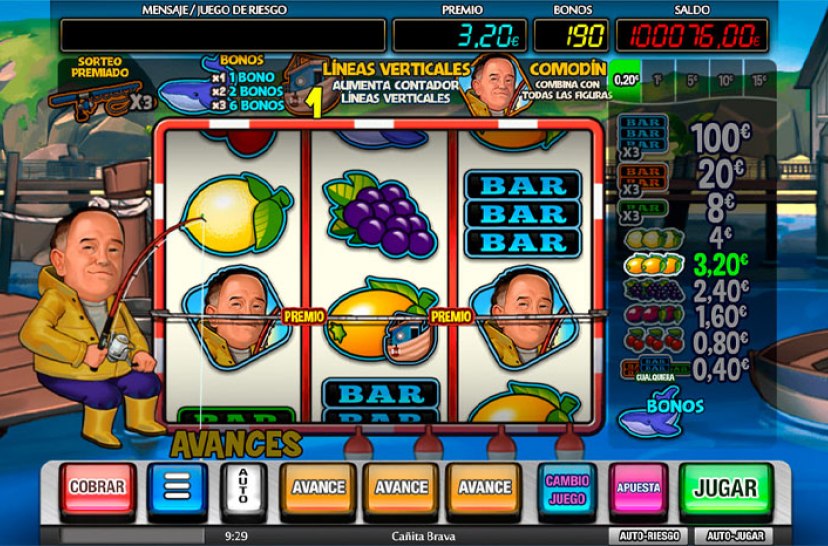Select the 0,20€ bet tab
Viewport: 828px width, 546px height.
[x=626, y=79]
